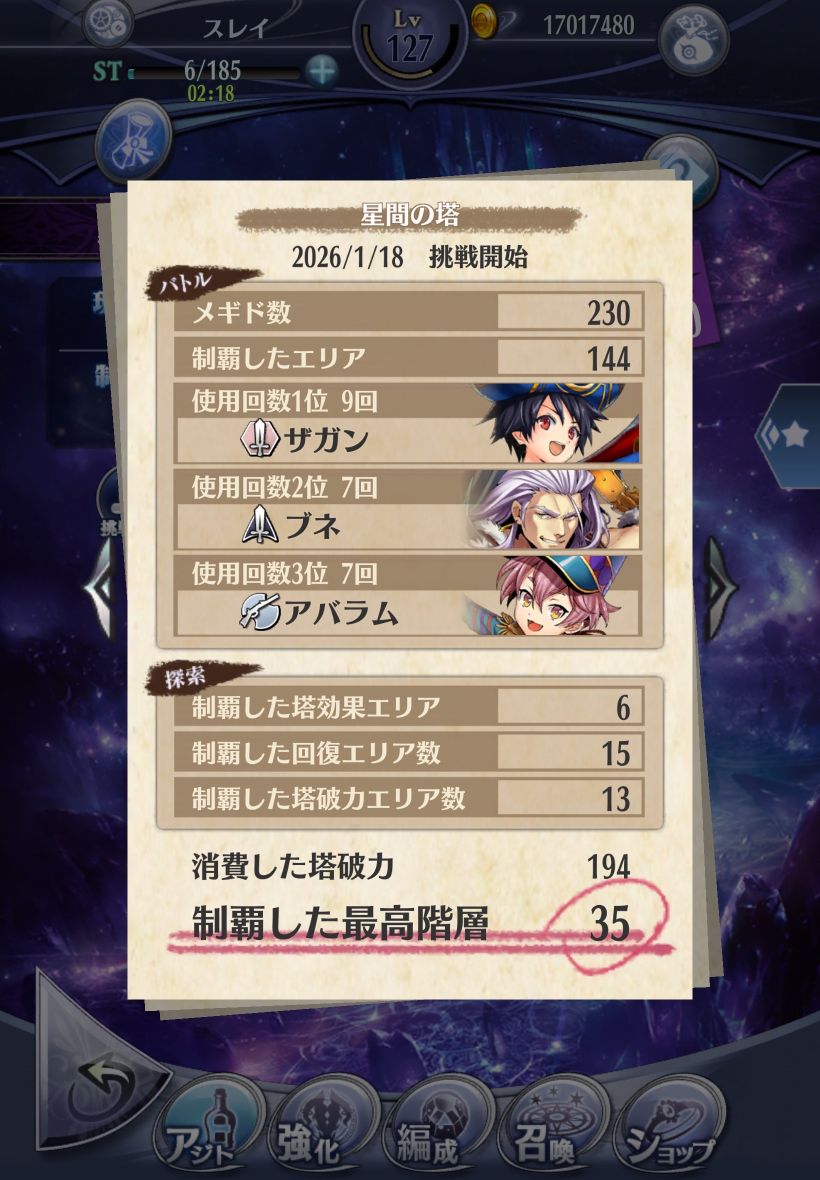
Task: Click the left page arrow
Action: (x=100, y=588)
